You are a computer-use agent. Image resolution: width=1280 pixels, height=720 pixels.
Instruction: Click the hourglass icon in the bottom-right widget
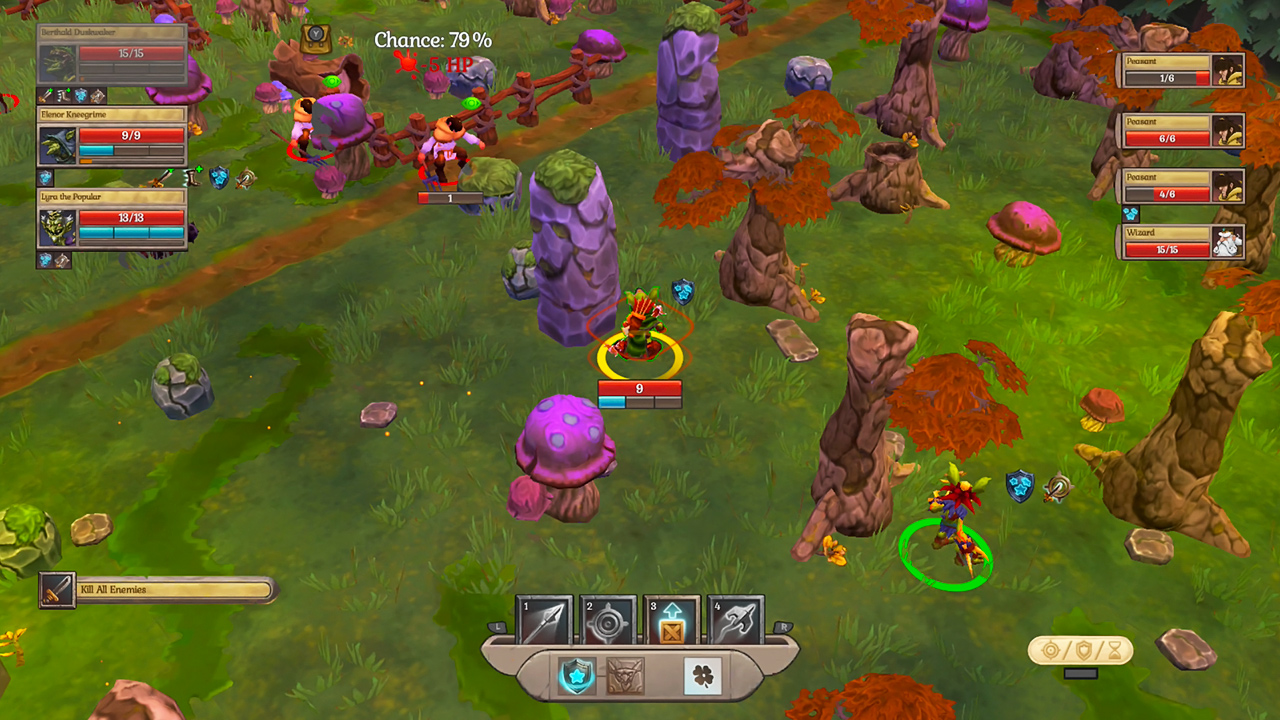(x=1115, y=650)
